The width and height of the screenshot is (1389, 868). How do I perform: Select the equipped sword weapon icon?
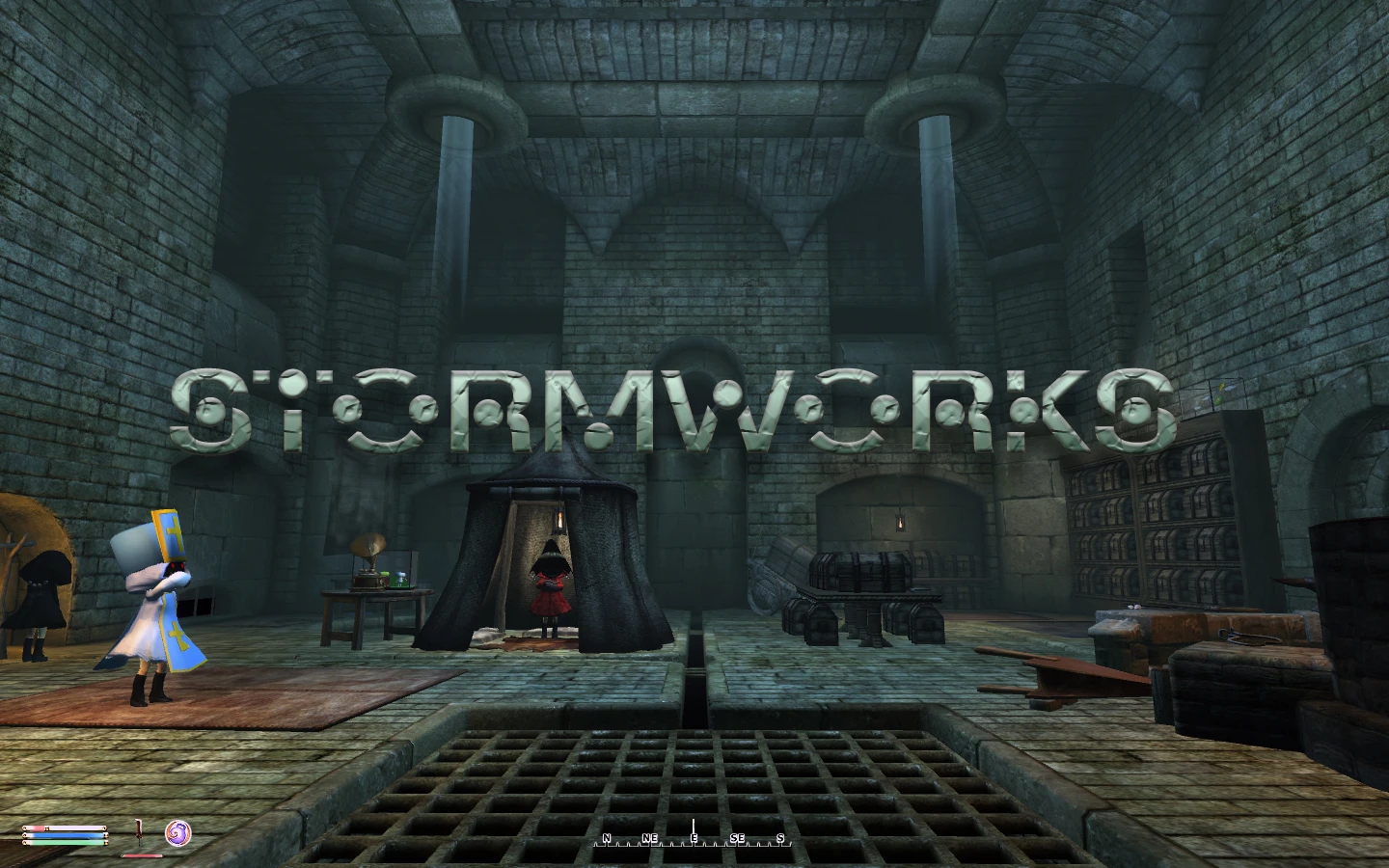click(139, 830)
